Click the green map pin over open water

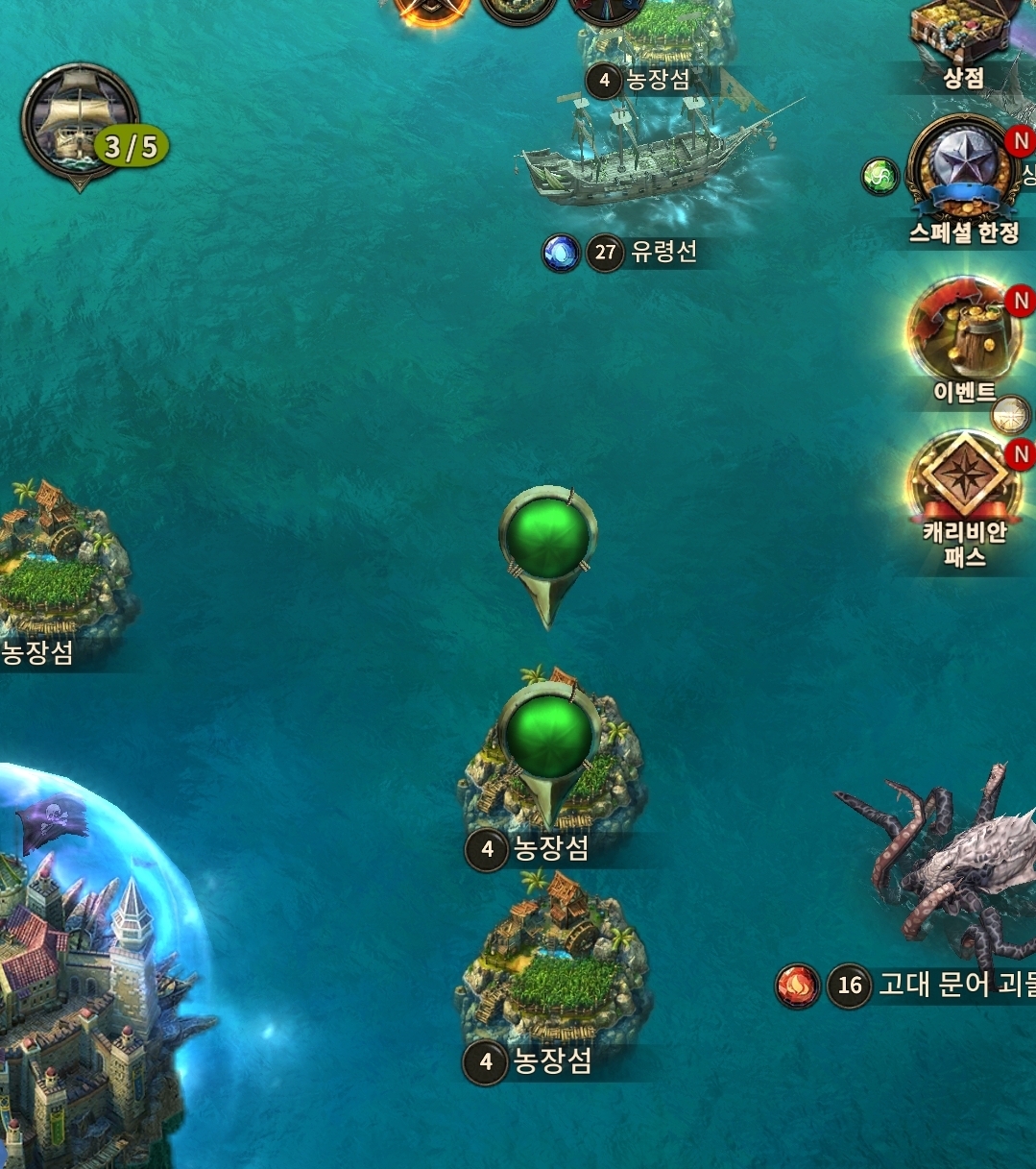(x=548, y=536)
